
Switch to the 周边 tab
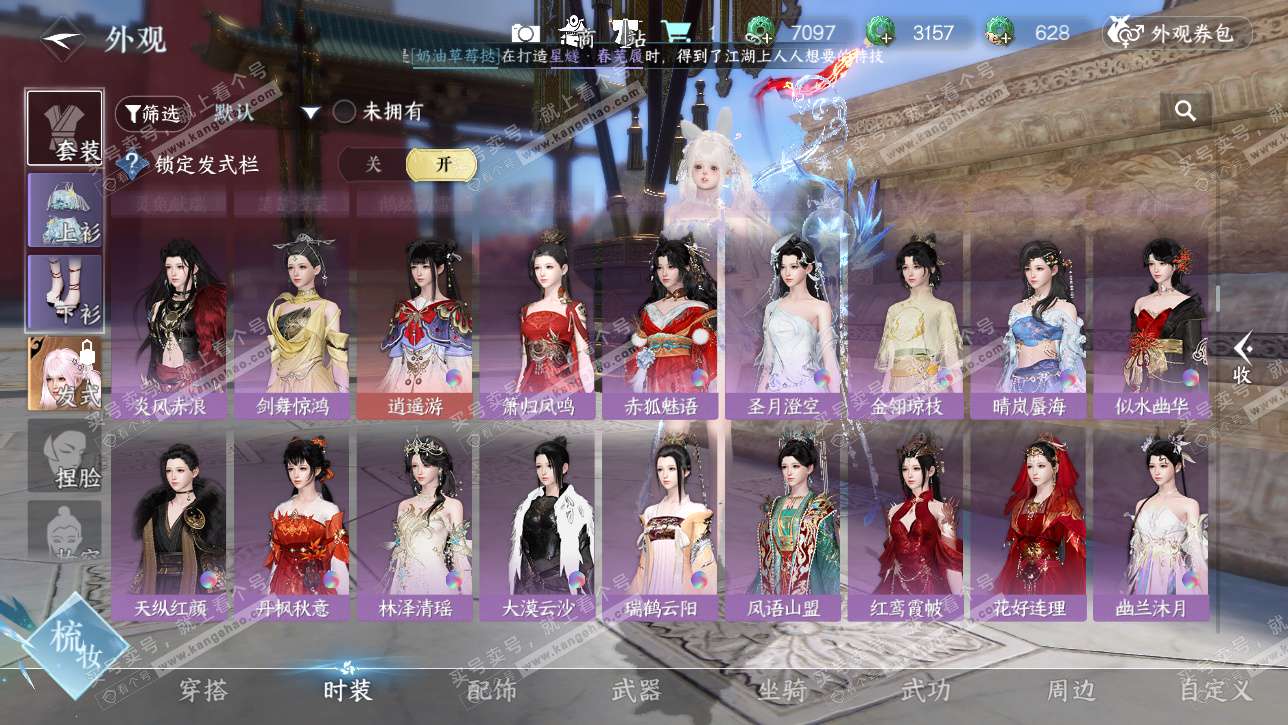[1071, 690]
